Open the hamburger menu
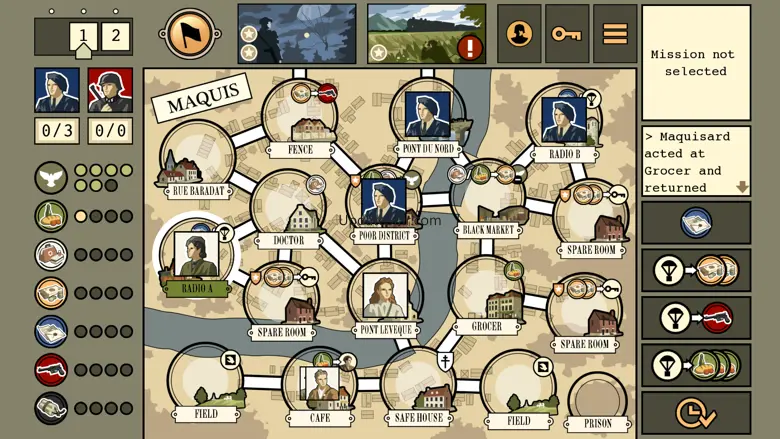 click(615, 34)
